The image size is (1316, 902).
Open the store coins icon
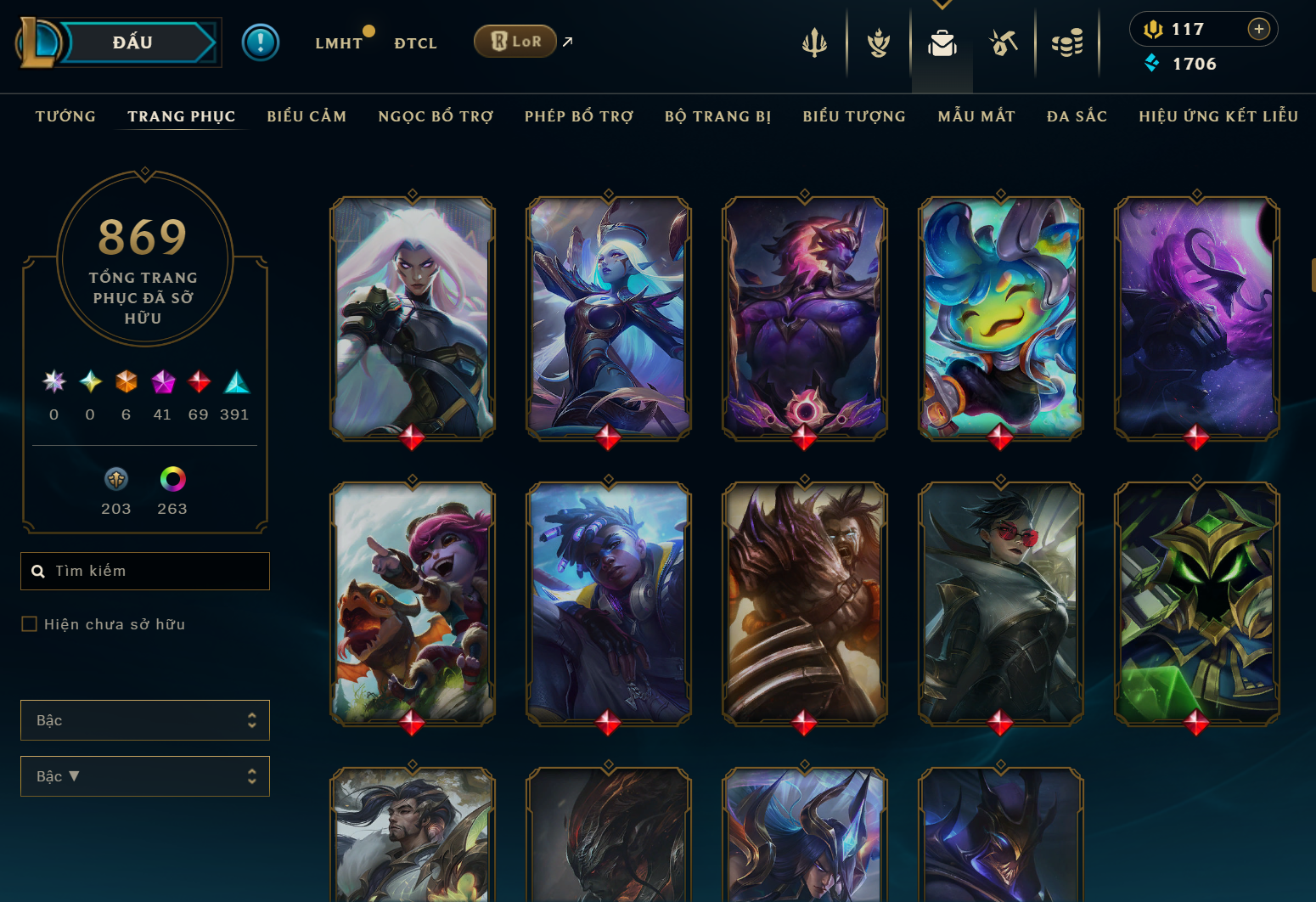(1067, 42)
